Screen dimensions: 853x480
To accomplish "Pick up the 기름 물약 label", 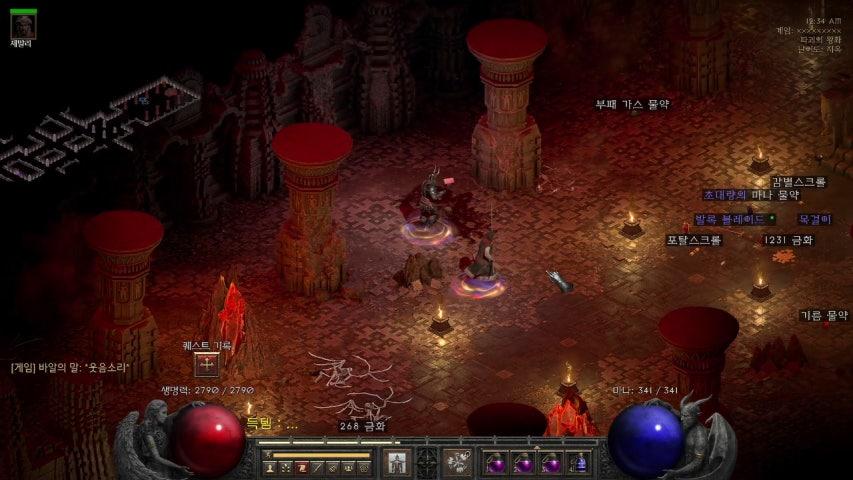I will tap(823, 315).
